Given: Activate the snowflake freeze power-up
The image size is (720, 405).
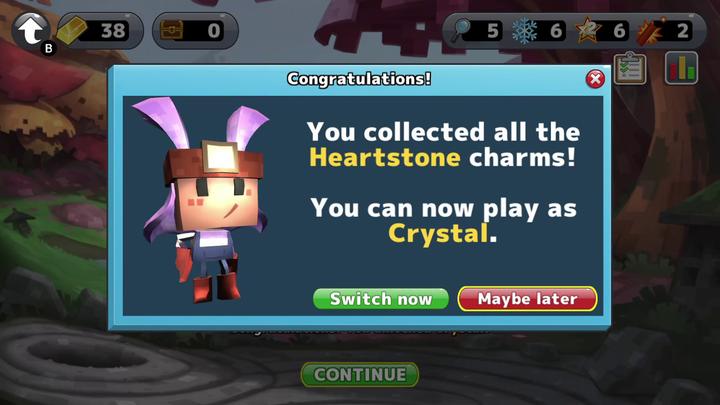Looking at the screenshot, I should coord(525,30).
